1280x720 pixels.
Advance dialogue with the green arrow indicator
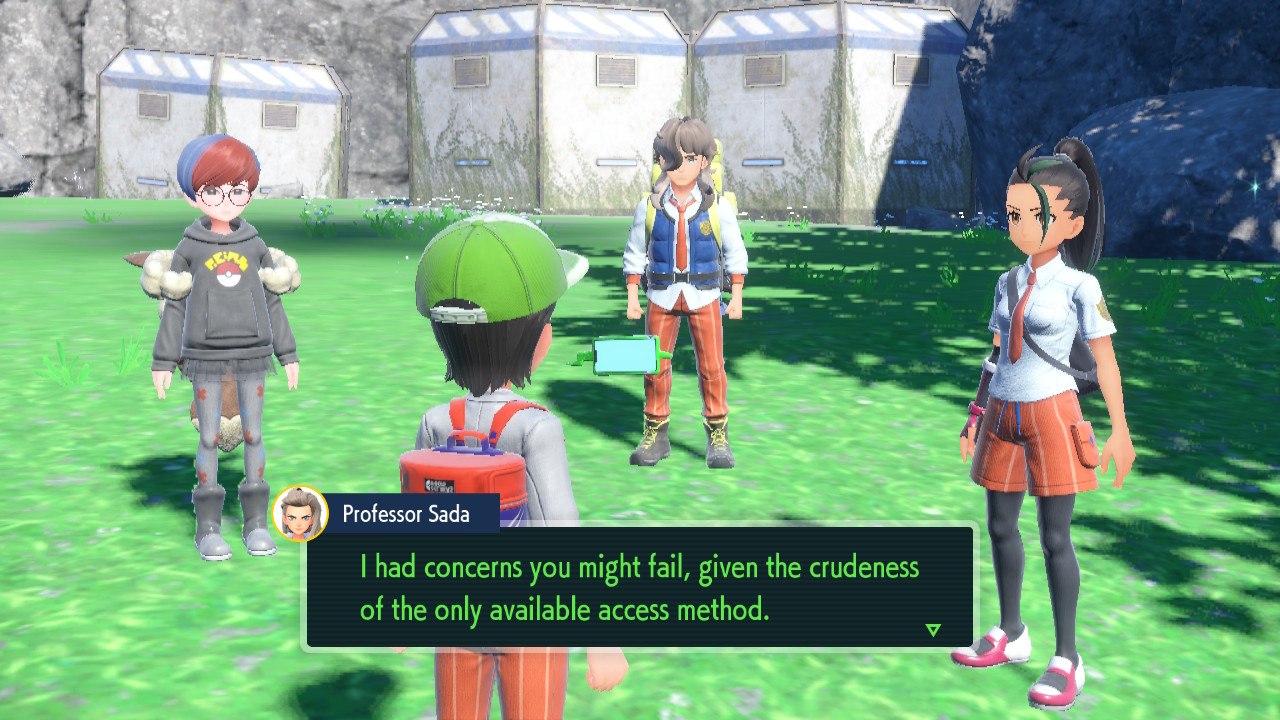[x=933, y=630]
